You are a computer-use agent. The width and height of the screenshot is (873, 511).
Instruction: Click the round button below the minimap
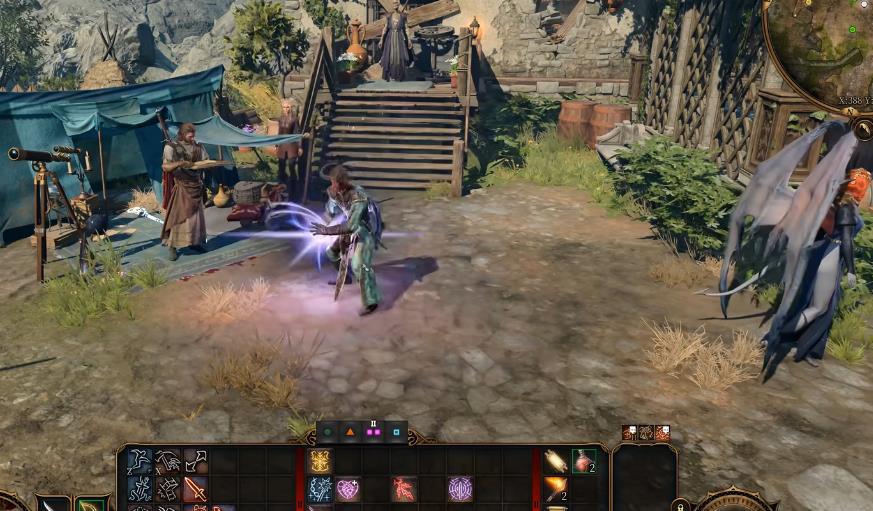click(862, 129)
